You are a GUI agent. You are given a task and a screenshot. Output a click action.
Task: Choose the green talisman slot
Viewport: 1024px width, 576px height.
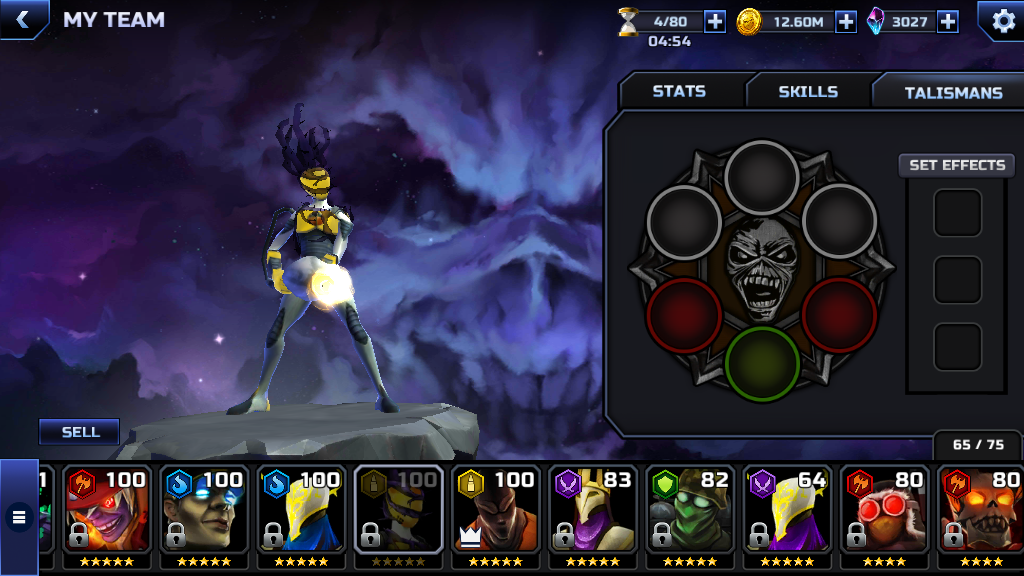click(762, 362)
